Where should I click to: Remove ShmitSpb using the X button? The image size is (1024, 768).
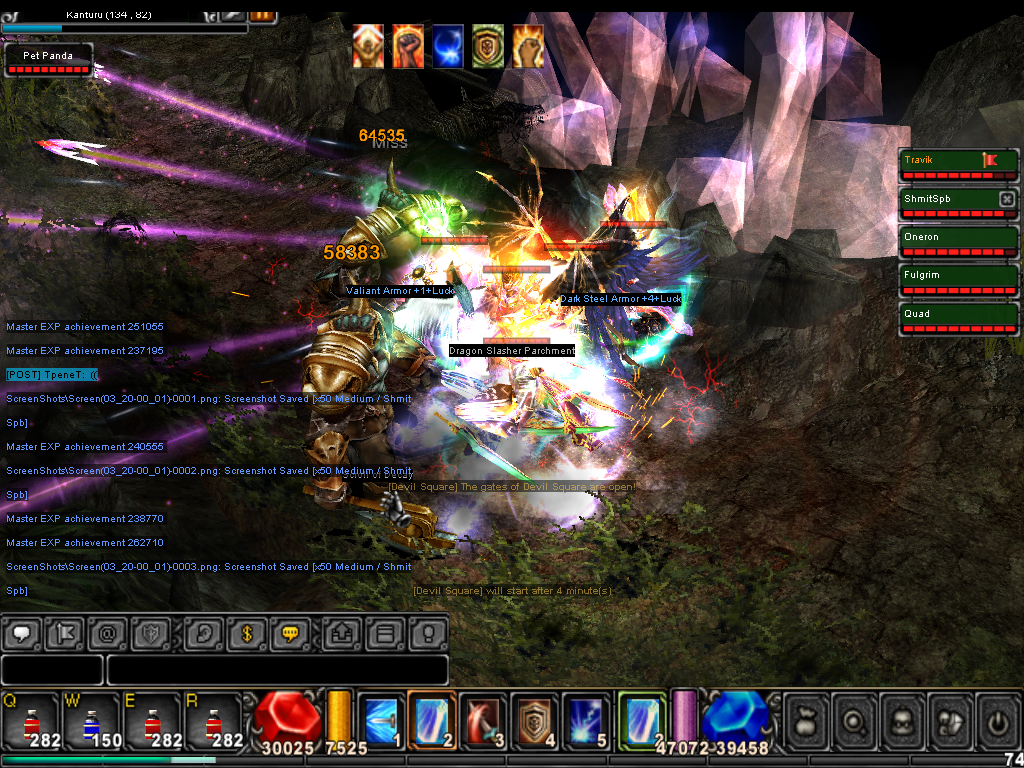pyautogui.click(x=1007, y=199)
